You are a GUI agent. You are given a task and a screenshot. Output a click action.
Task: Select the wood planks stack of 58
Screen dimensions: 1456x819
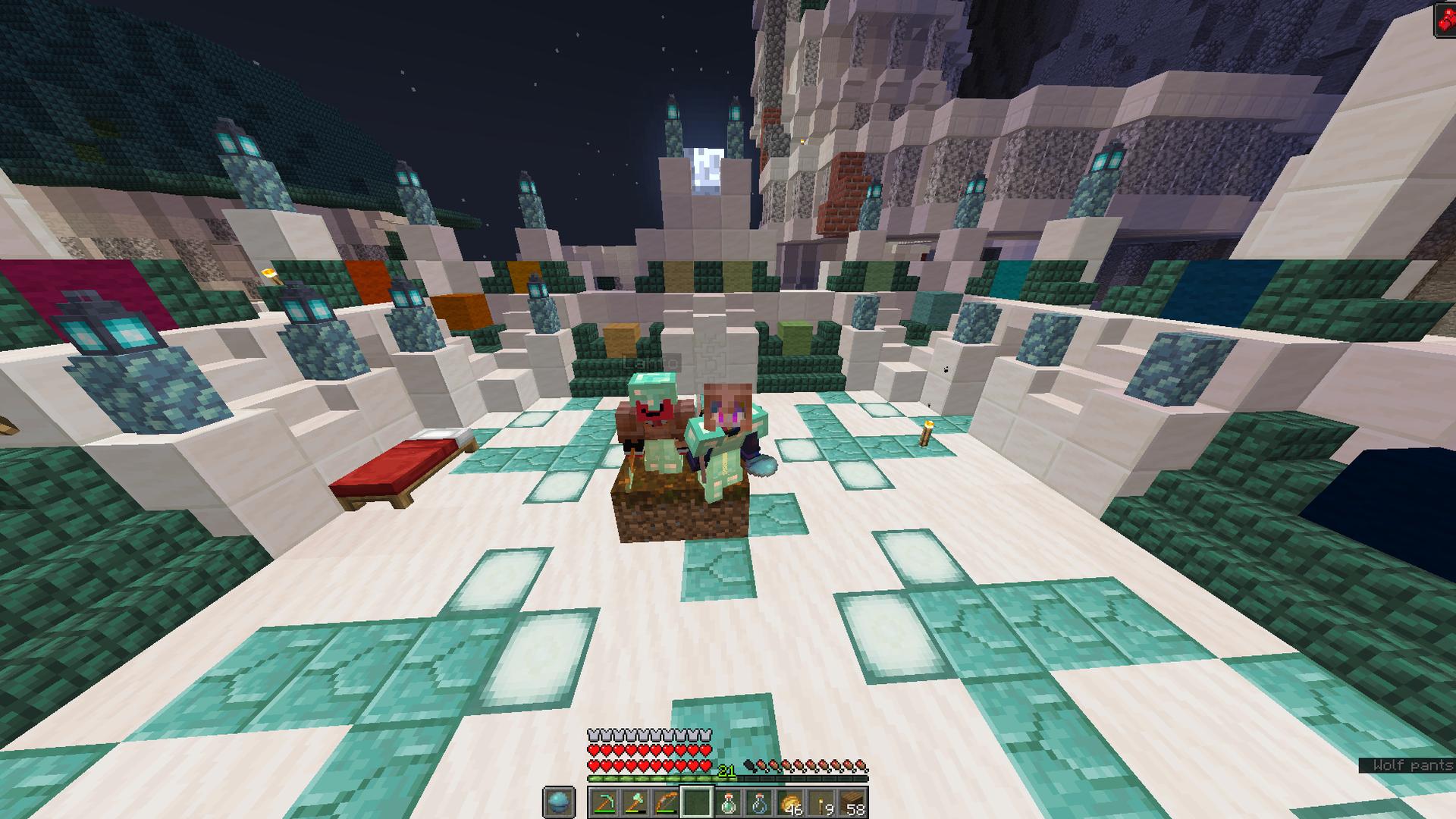click(852, 802)
